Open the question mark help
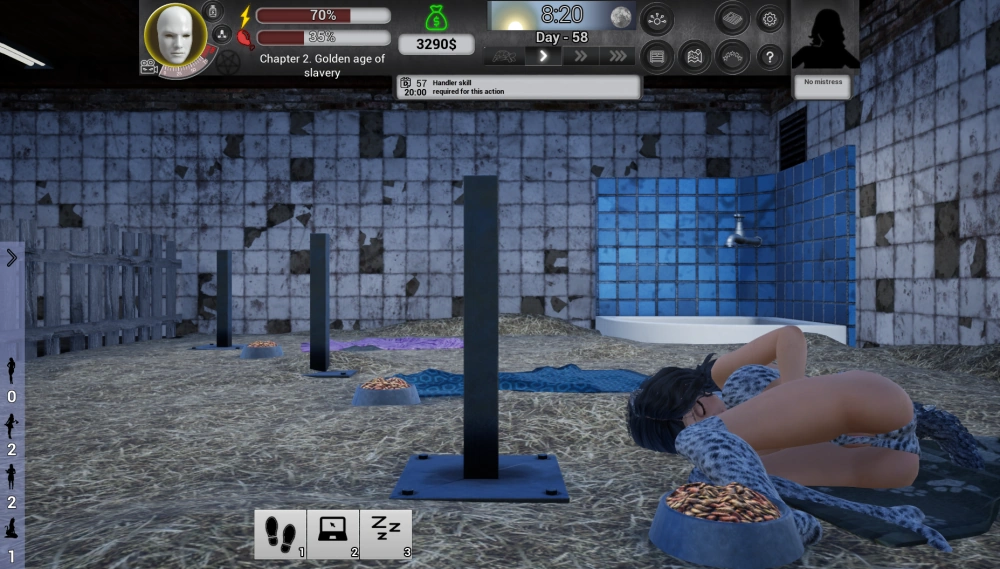The height and width of the screenshot is (569, 1000). pos(769,57)
